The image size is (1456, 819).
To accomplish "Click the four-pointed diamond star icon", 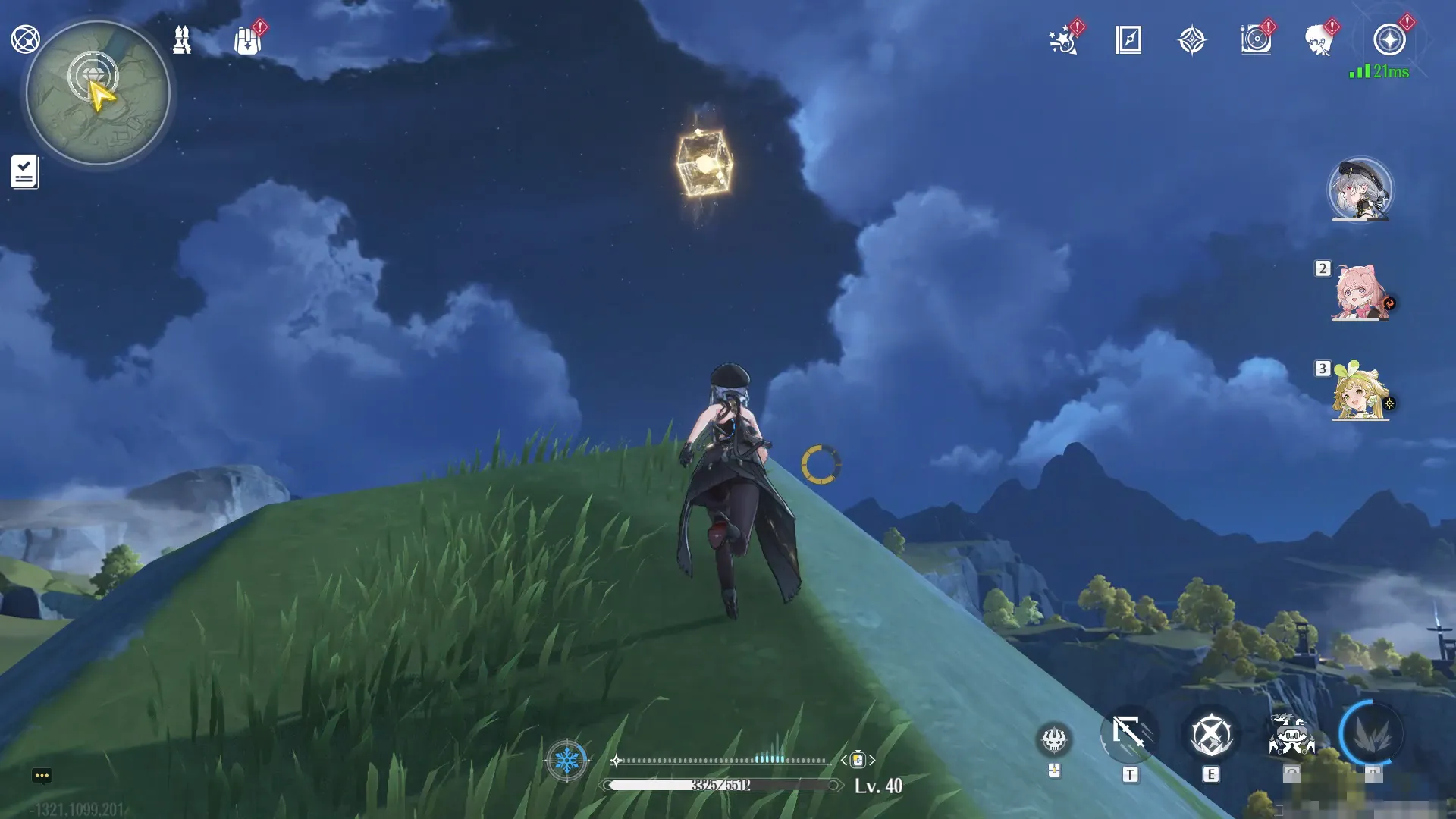I will 1191,40.
